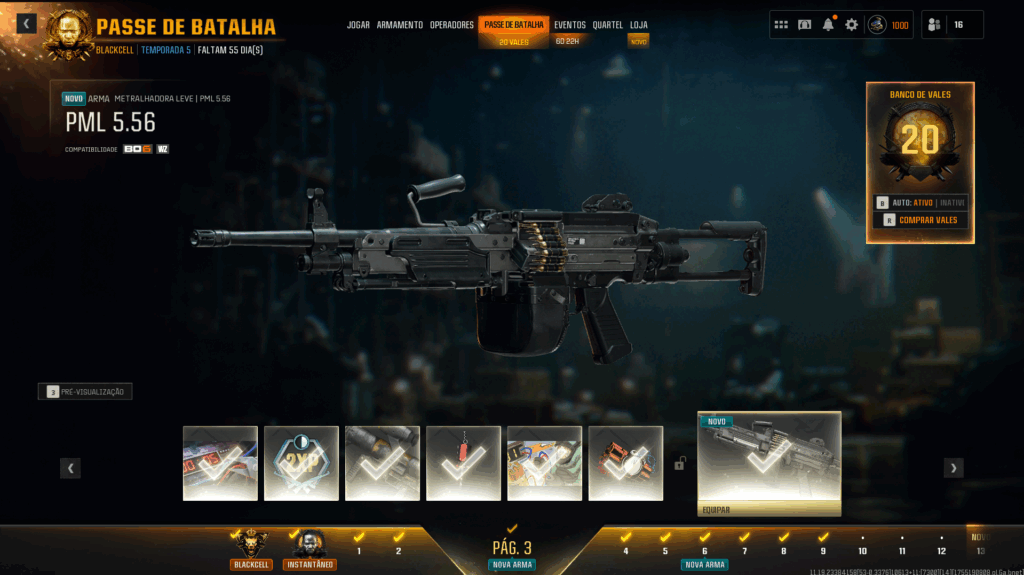This screenshot has height=575, width=1024.
Task: Select the PML 5.56 reward tile
Action: point(769,459)
